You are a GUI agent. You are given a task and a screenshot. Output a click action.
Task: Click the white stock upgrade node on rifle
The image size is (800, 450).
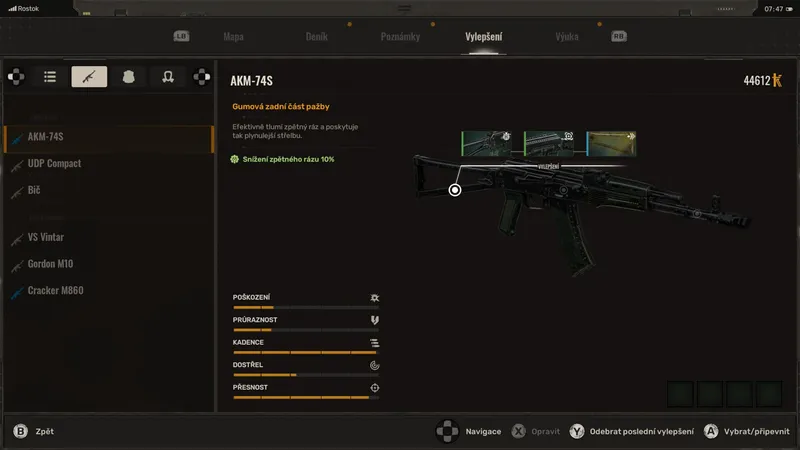point(455,189)
